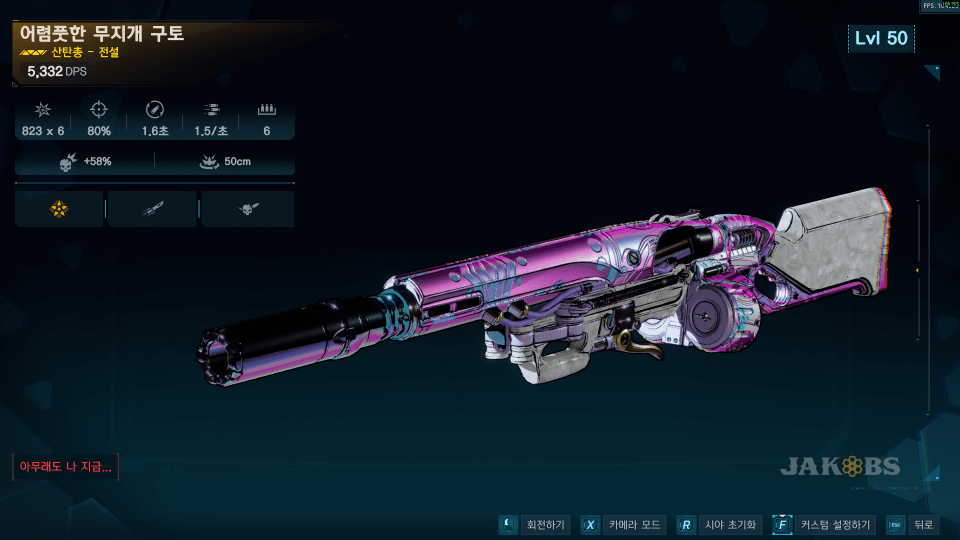Image resolution: width=960 pixels, height=540 pixels.
Task: Click the red flavor text box
Action: click(x=65, y=466)
